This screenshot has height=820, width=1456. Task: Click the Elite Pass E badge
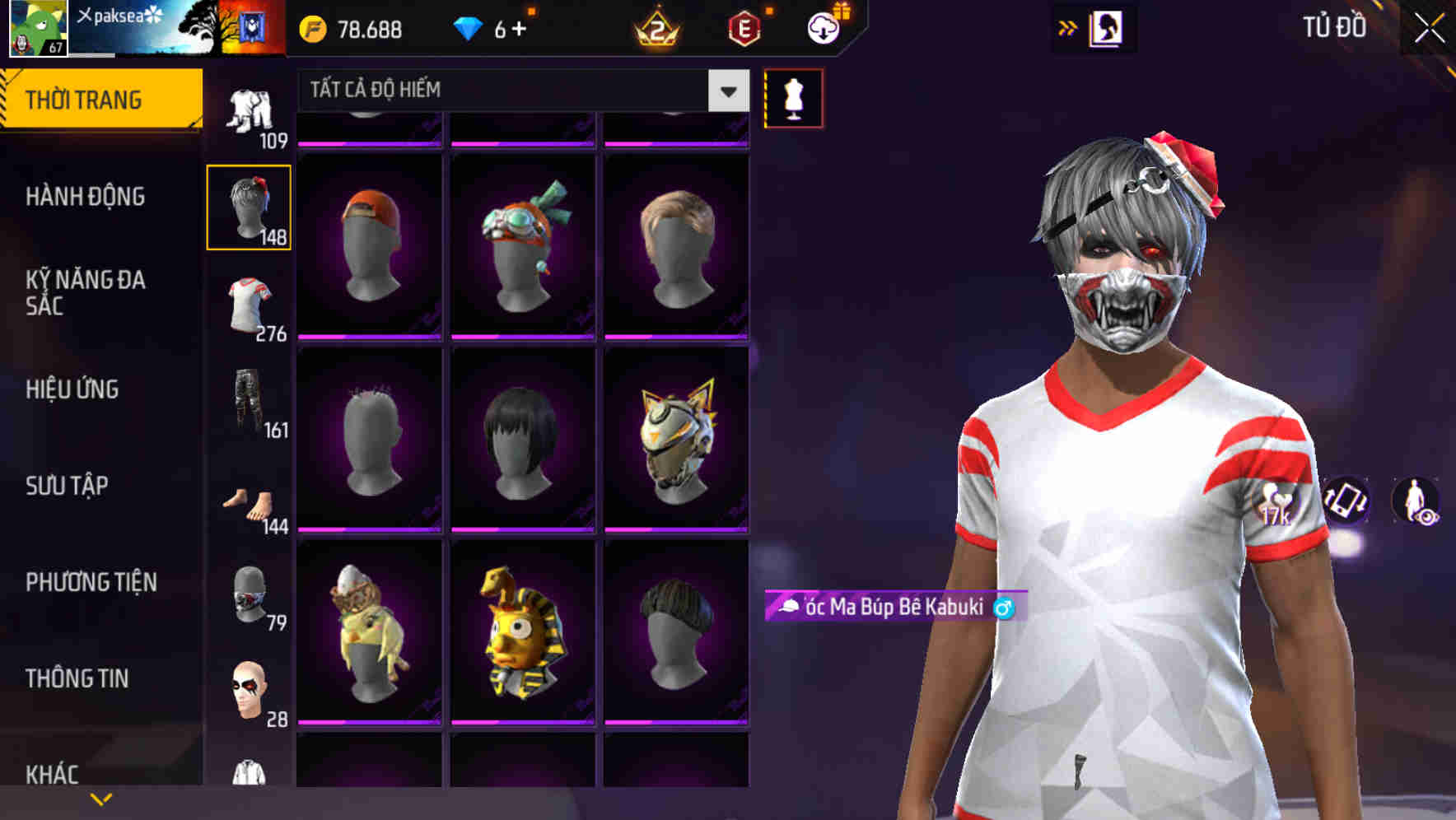click(x=745, y=26)
